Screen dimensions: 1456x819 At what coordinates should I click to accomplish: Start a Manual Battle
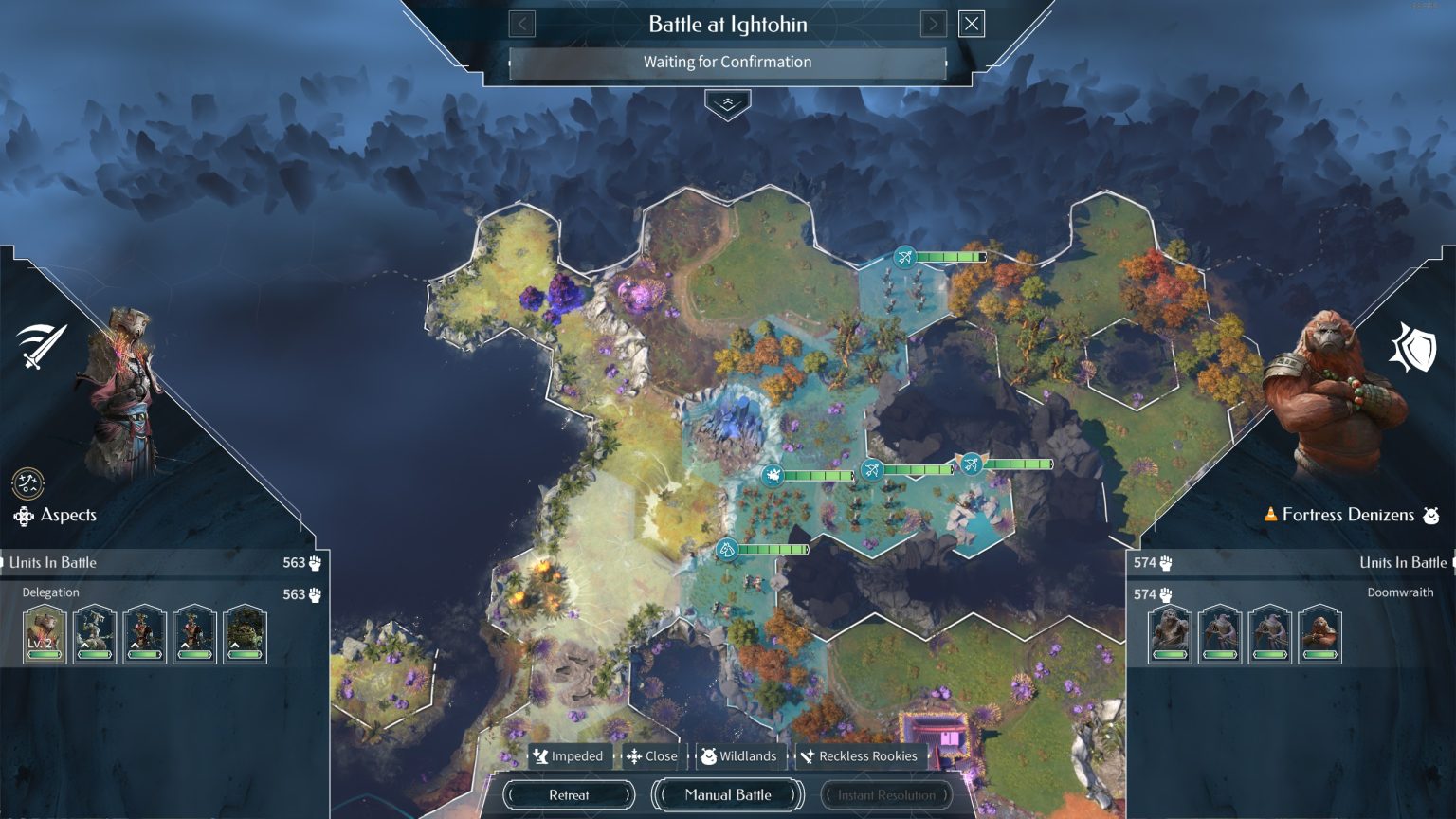click(727, 794)
